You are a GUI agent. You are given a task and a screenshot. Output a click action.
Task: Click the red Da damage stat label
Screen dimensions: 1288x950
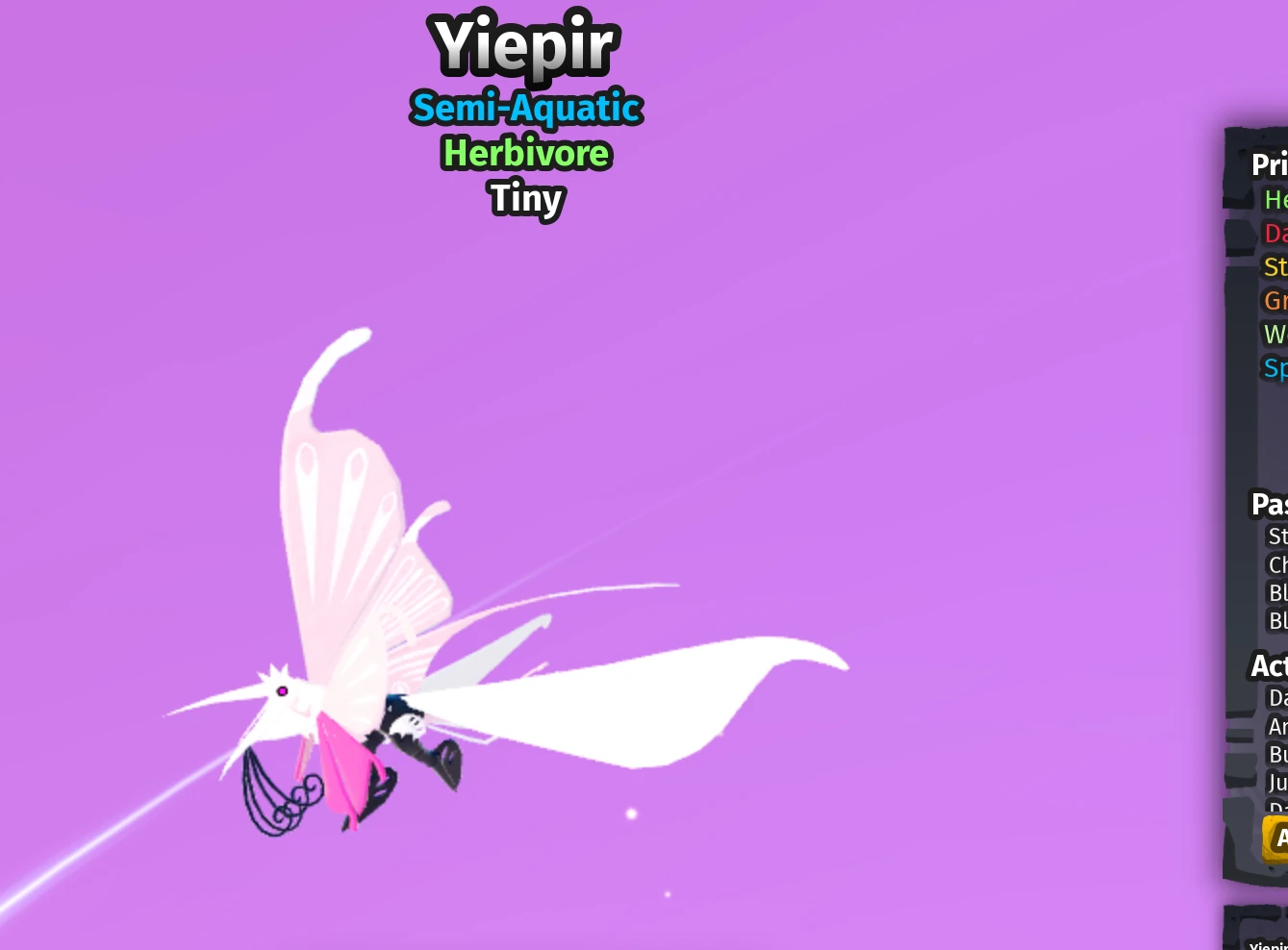point(1275,233)
